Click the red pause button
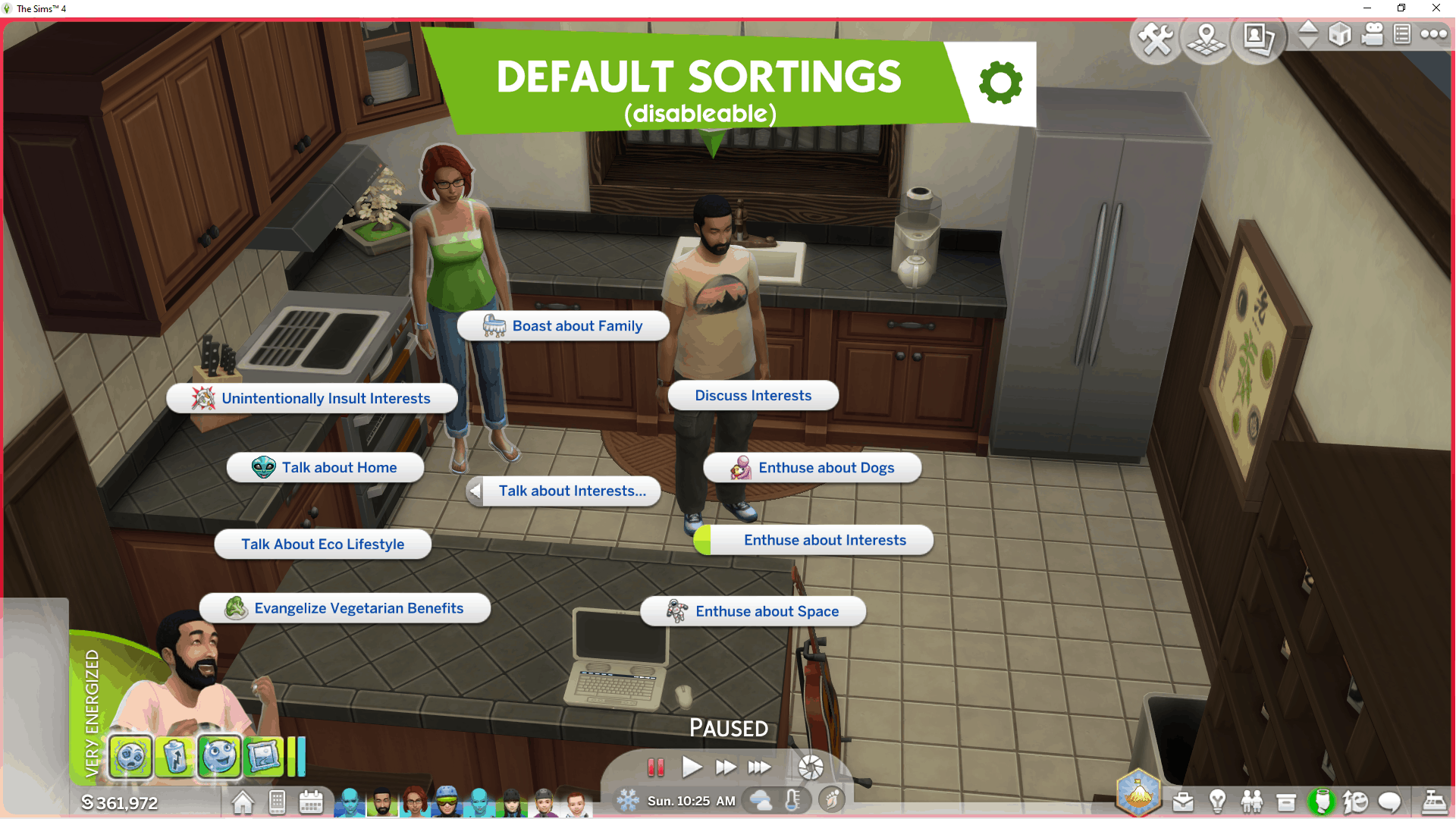The width and height of the screenshot is (1456, 819). pos(656,767)
